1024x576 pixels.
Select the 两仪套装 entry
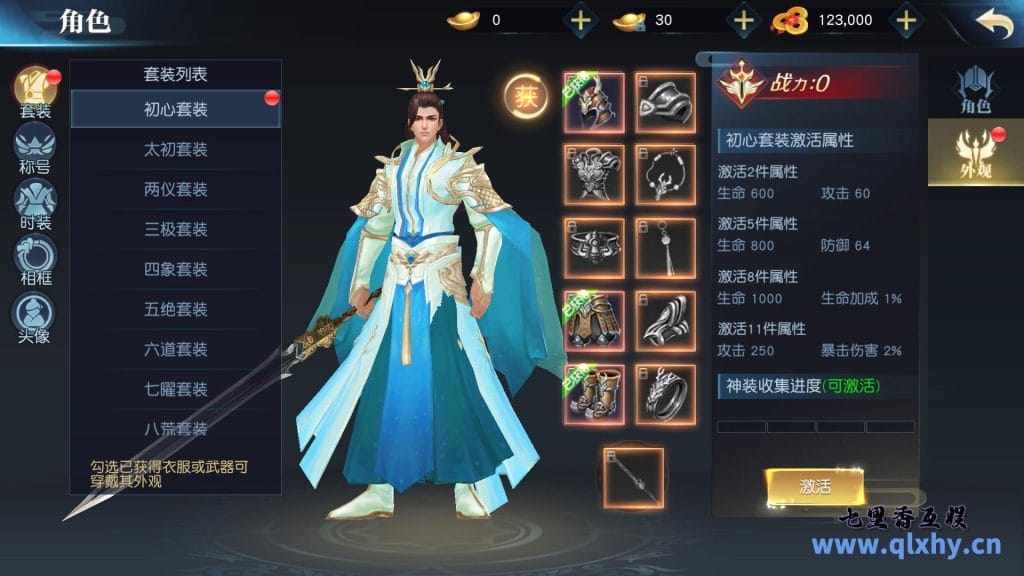[x=175, y=189]
